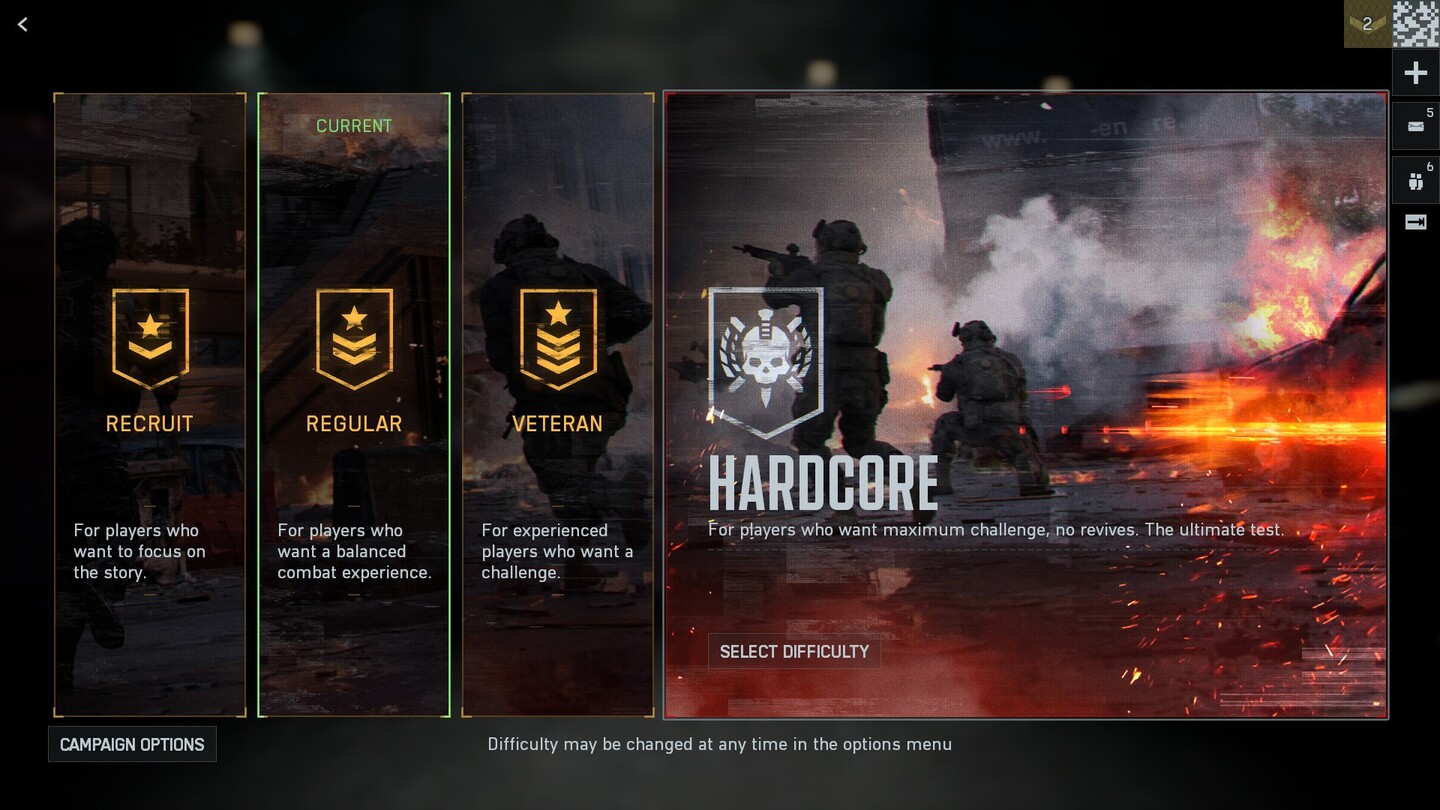Click the Veteran rank insignia
The image size is (1440, 810).
point(557,337)
